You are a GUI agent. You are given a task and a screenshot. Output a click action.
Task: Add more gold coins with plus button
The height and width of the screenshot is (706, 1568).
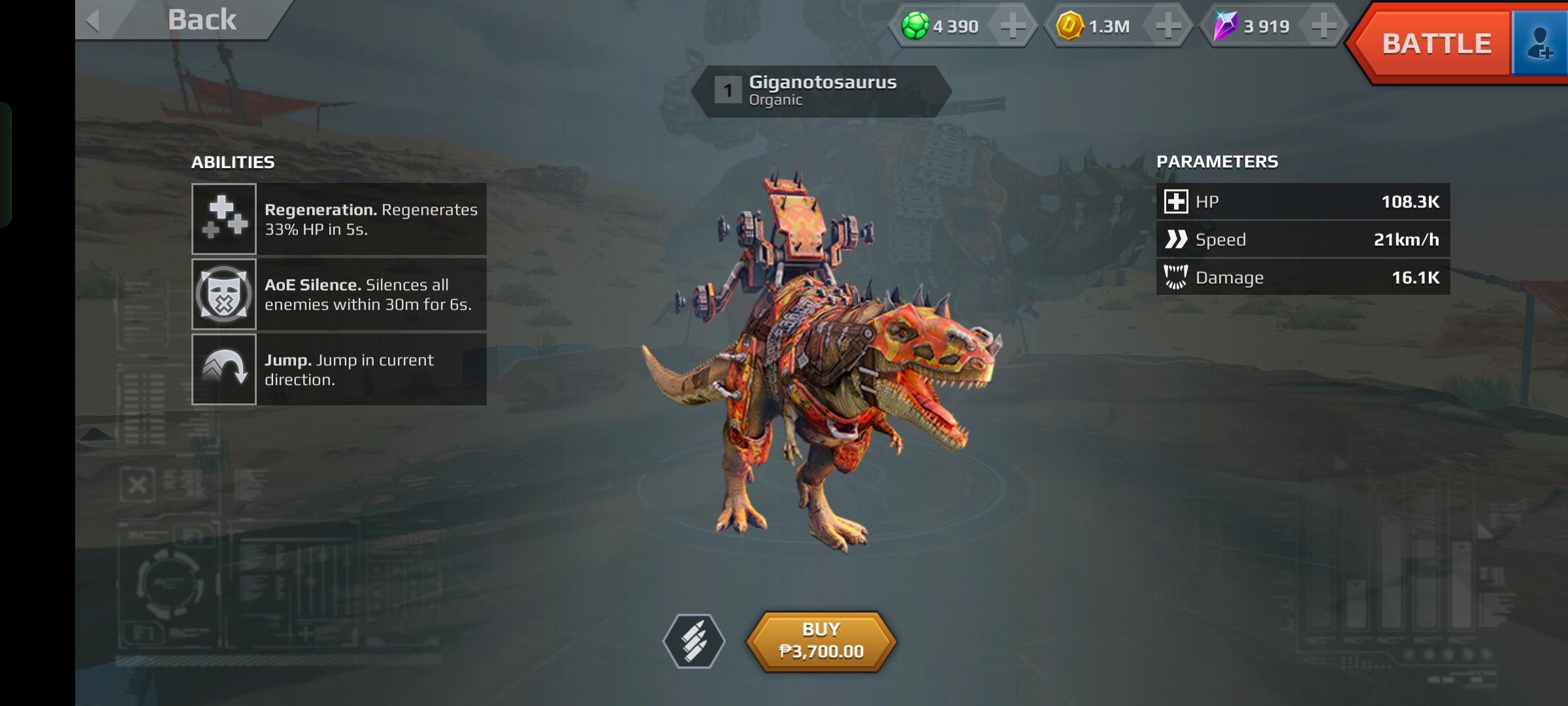[1168, 26]
